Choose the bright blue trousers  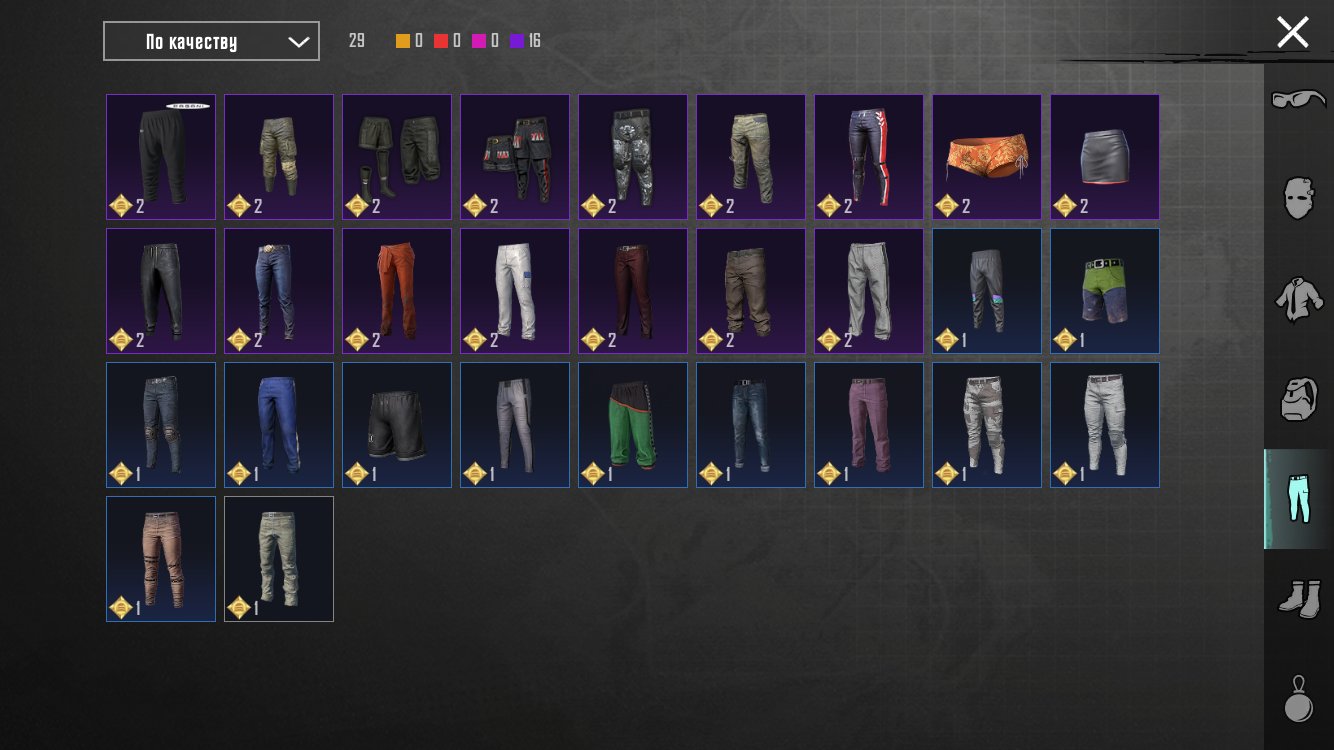pos(279,425)
